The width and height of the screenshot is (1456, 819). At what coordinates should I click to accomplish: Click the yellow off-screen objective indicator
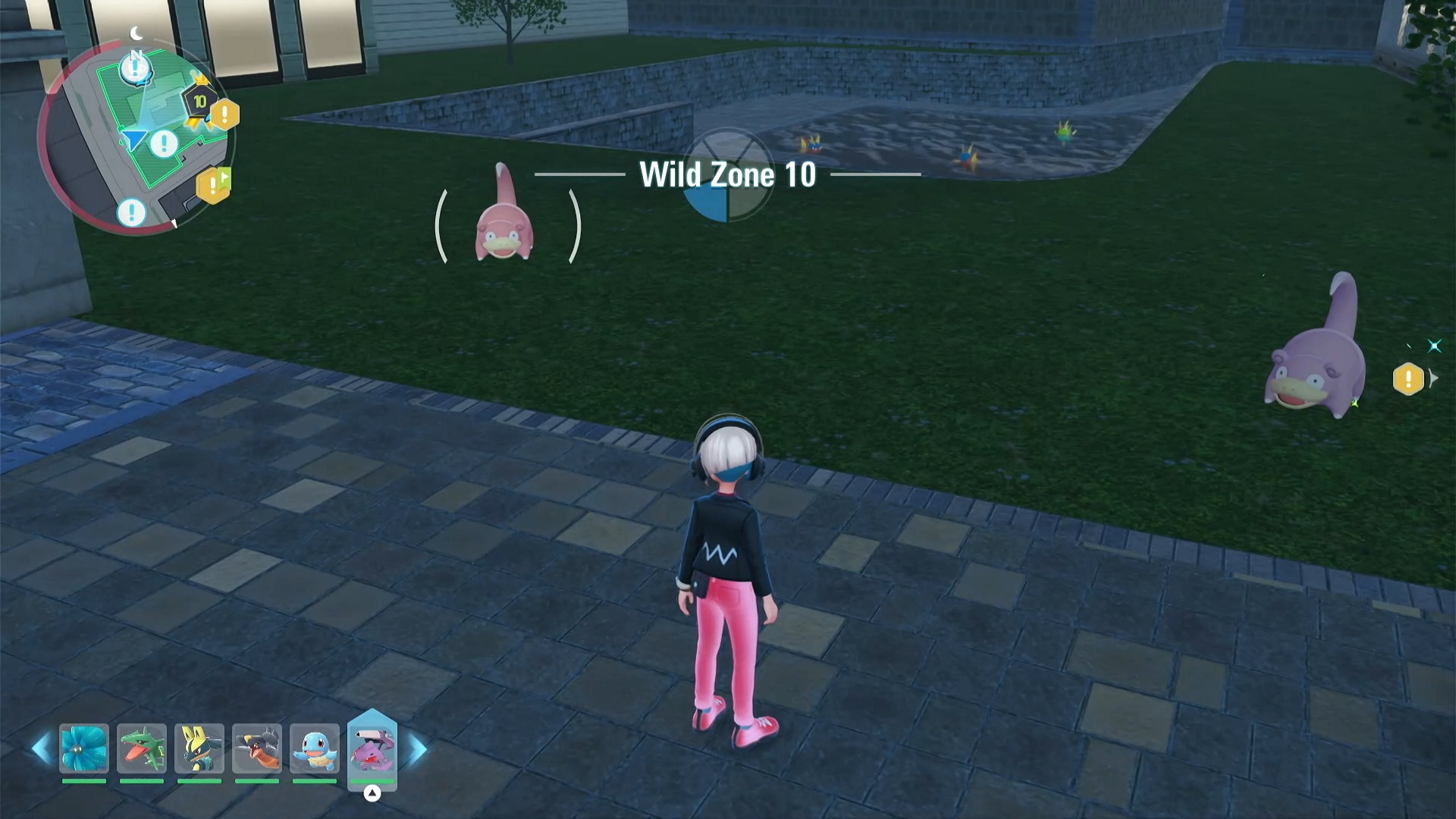(1408, 379)
